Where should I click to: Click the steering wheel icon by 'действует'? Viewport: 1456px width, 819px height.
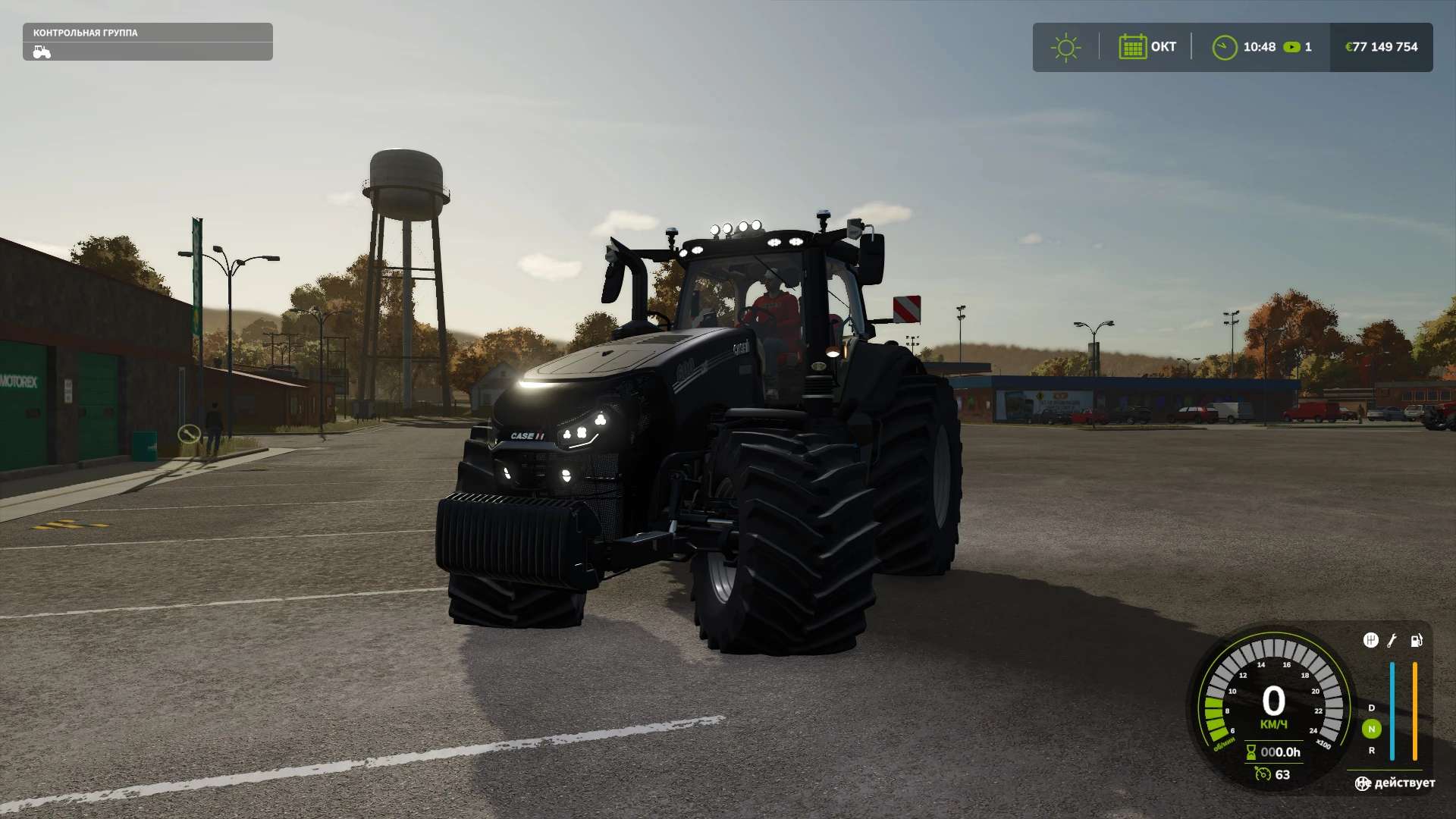1363,783
